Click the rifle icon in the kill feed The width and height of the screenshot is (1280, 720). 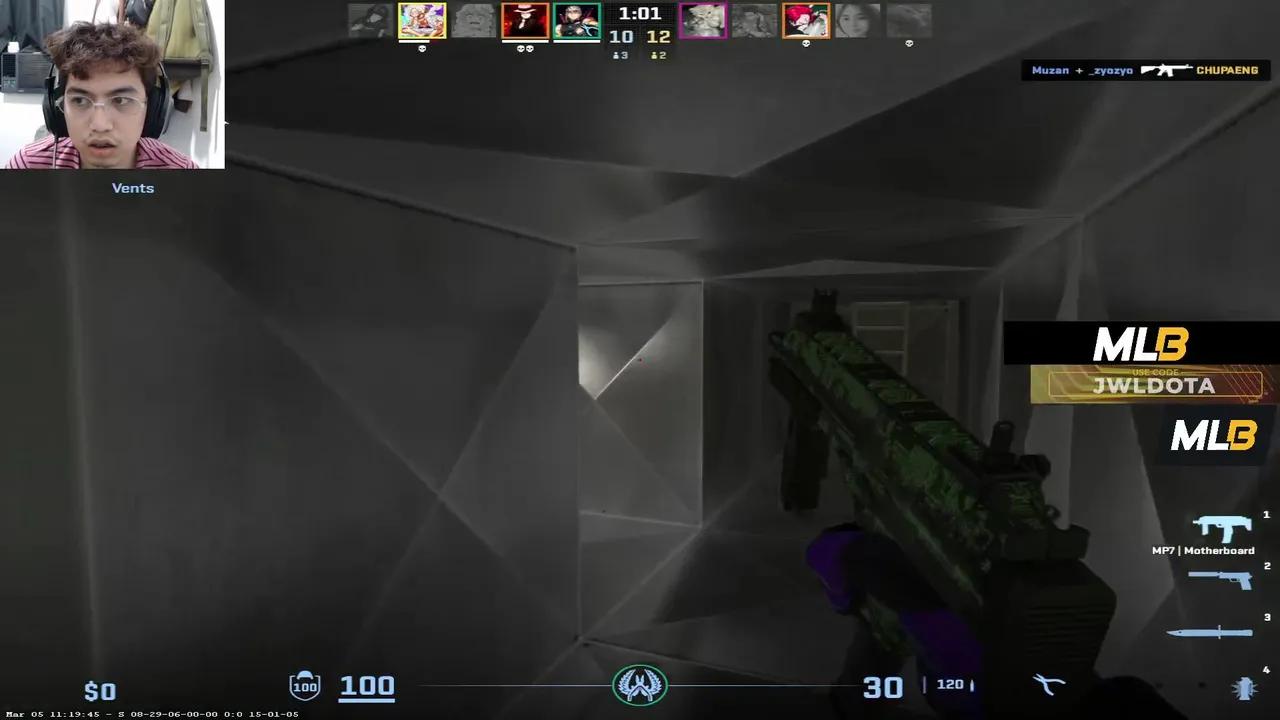[x=1165, y=70]
